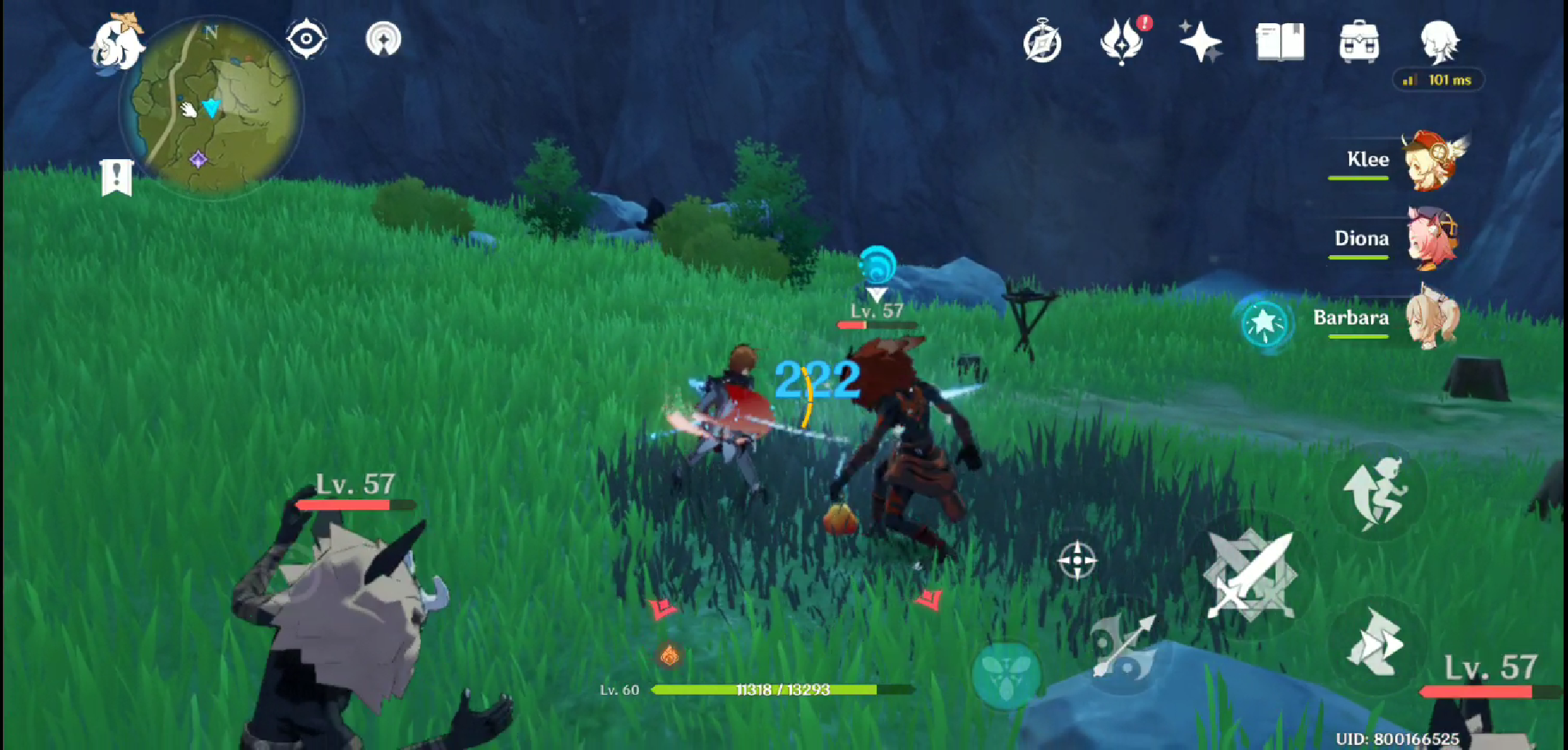This screenshot has height=750, width=1568.
Task: Open the Paimon menu
Action: click(x=116, y=42)
